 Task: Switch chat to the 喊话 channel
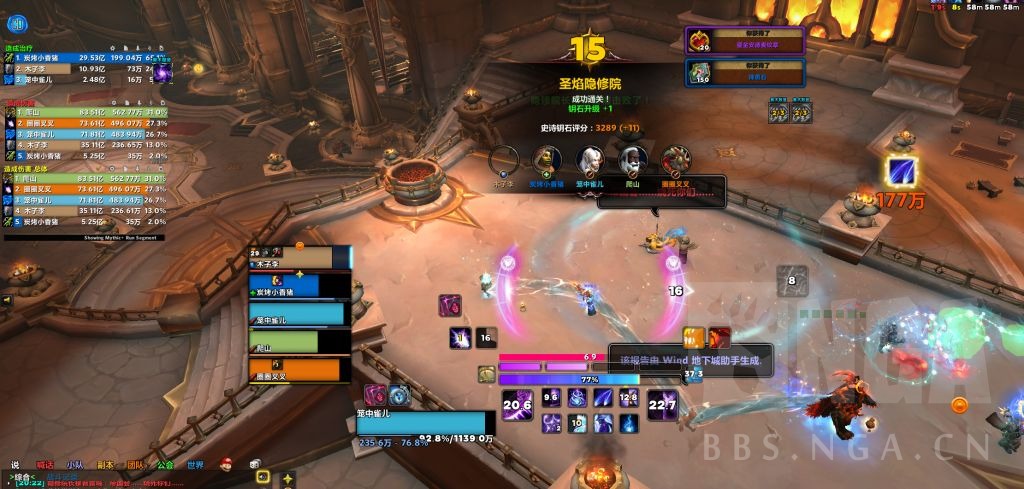click(x=45, y=465)
